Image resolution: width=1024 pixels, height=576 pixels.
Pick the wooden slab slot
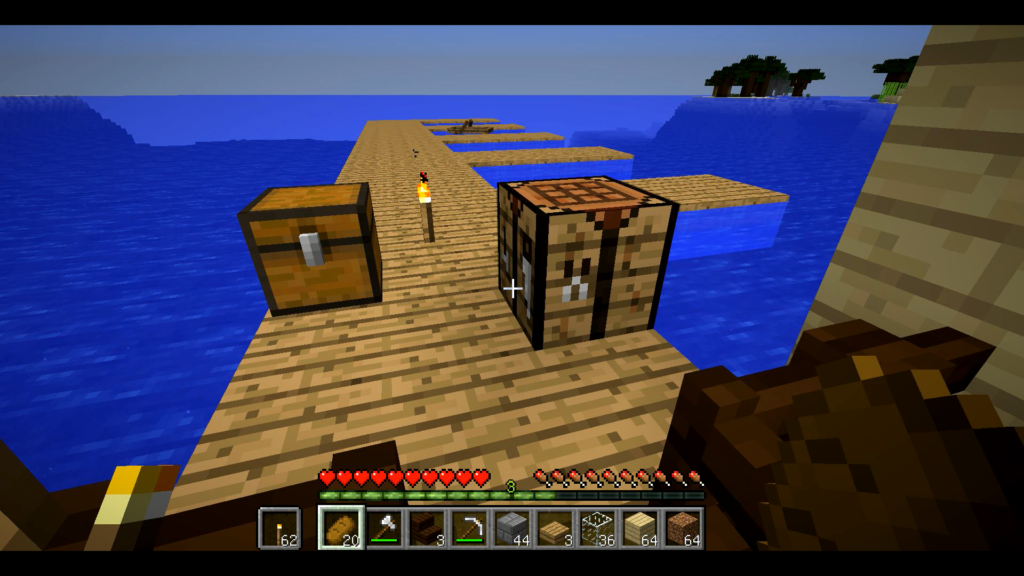tap(555, 528)
